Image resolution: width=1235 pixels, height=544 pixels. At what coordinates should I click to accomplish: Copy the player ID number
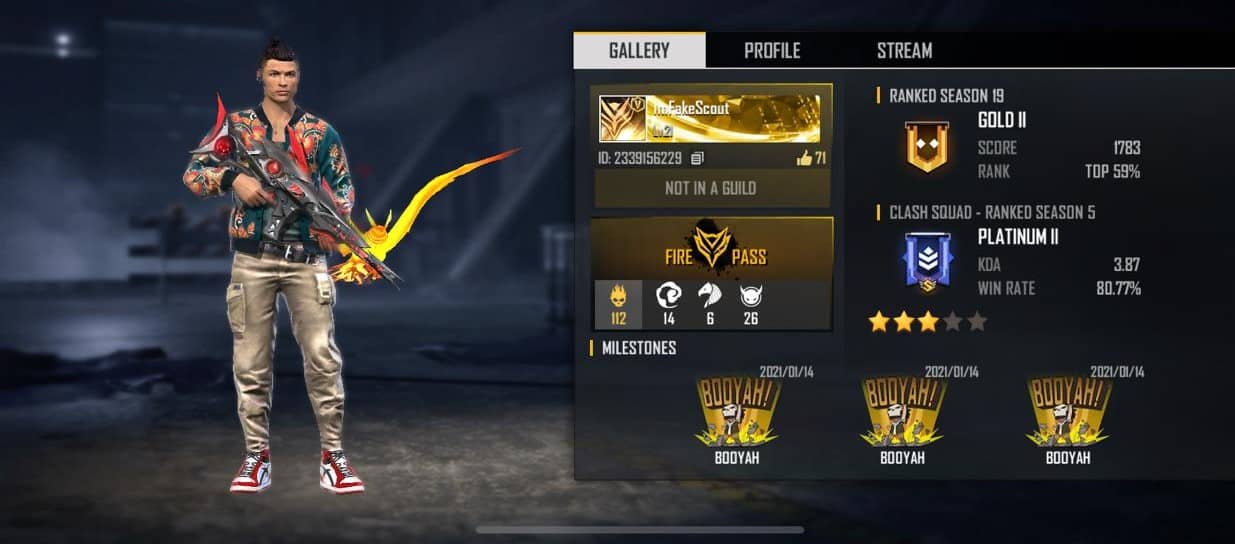(698, 158)
